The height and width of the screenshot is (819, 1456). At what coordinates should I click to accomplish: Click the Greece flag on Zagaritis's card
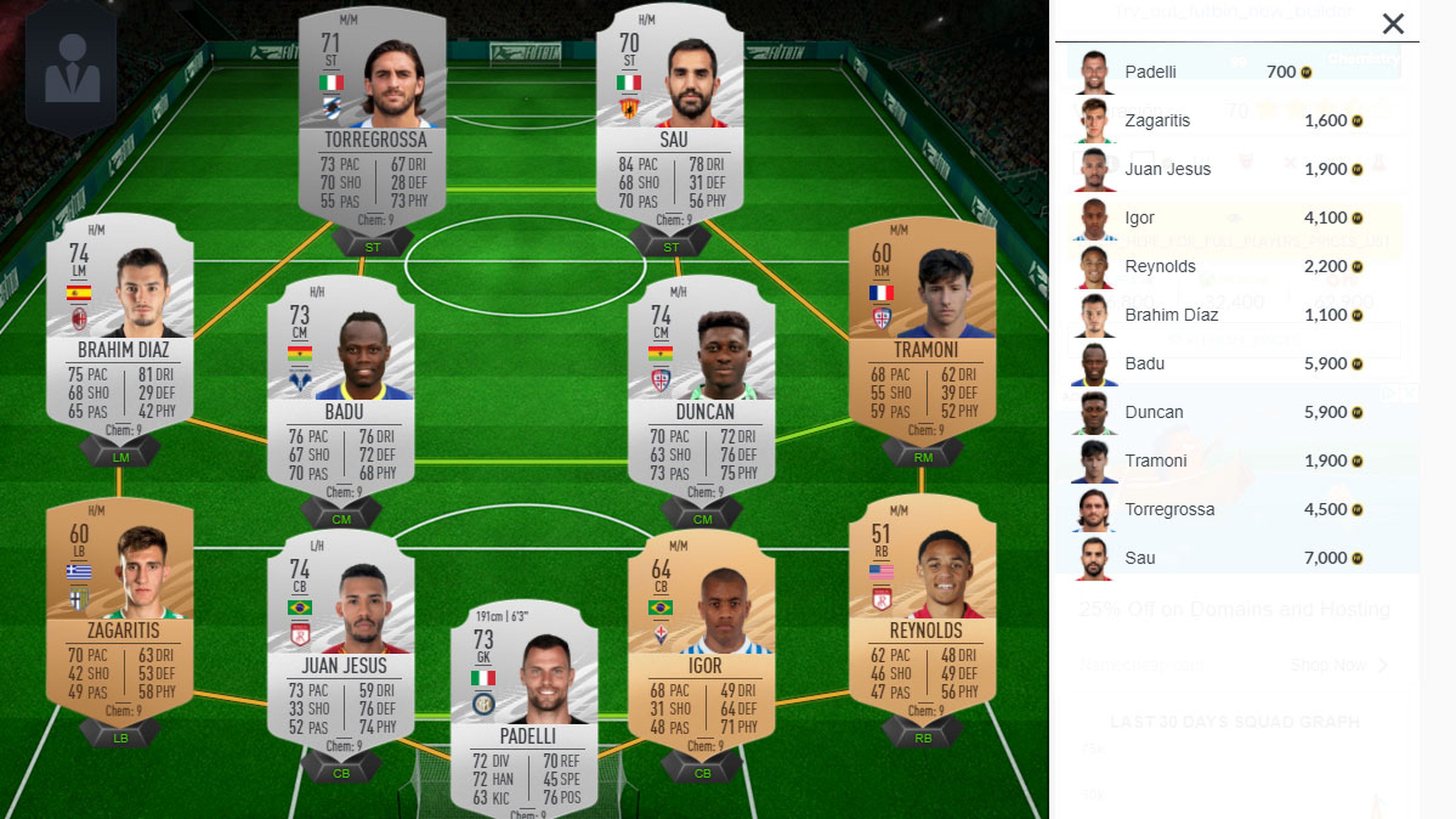pos(79,572)
